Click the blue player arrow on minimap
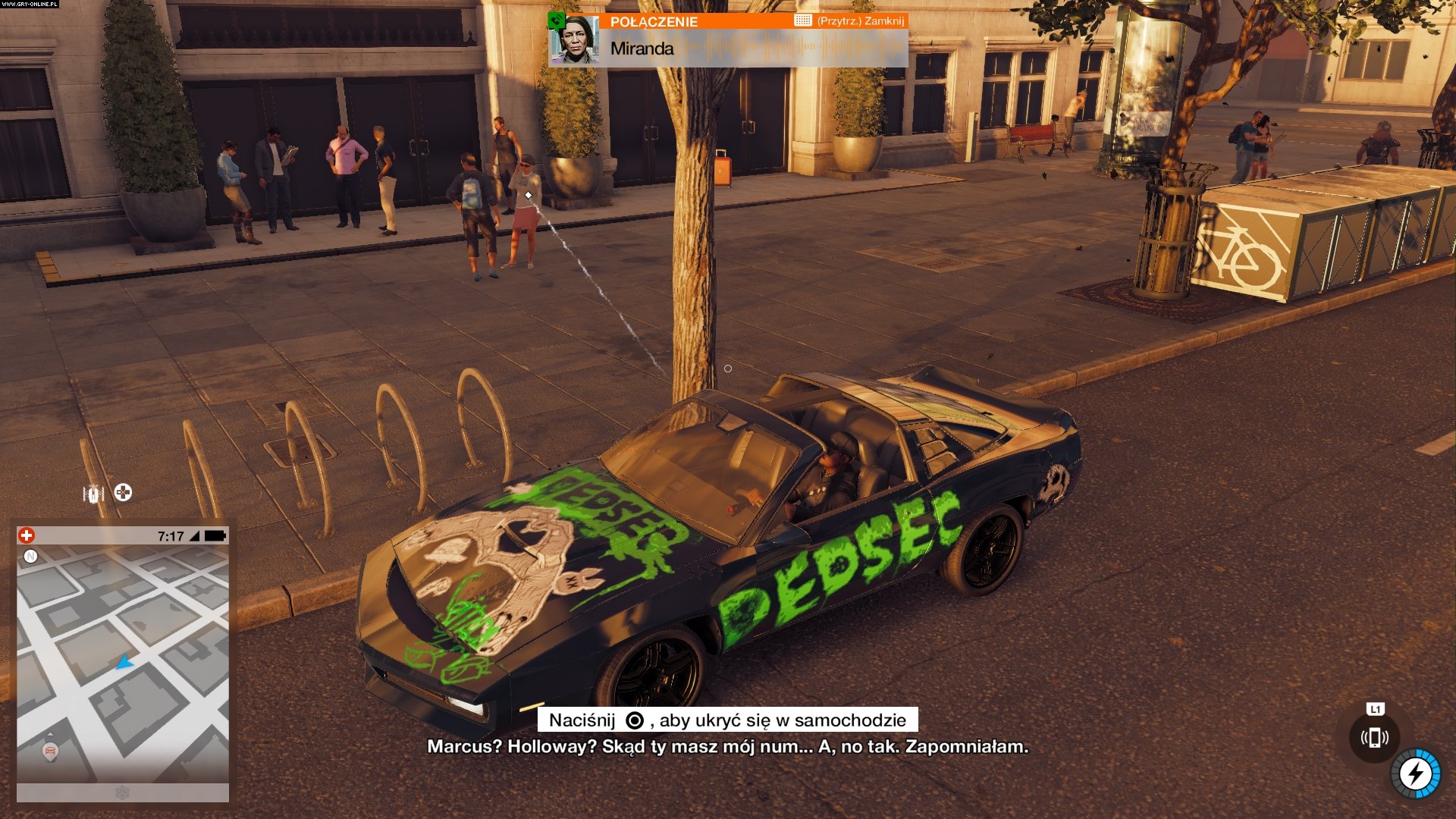The image size is (1456, 819). tap(124, 663)
